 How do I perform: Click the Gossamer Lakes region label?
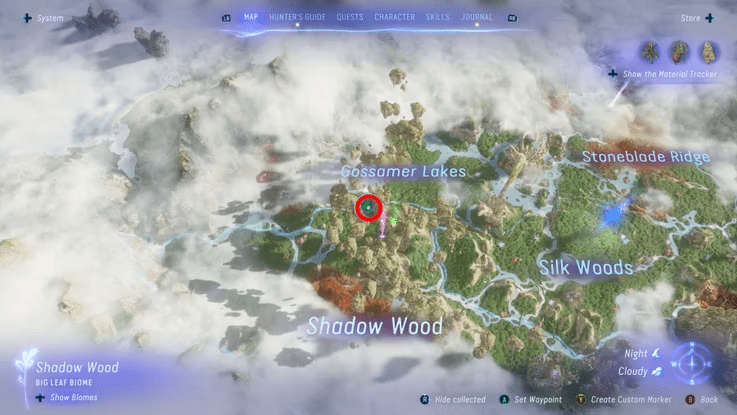(403, 172)
